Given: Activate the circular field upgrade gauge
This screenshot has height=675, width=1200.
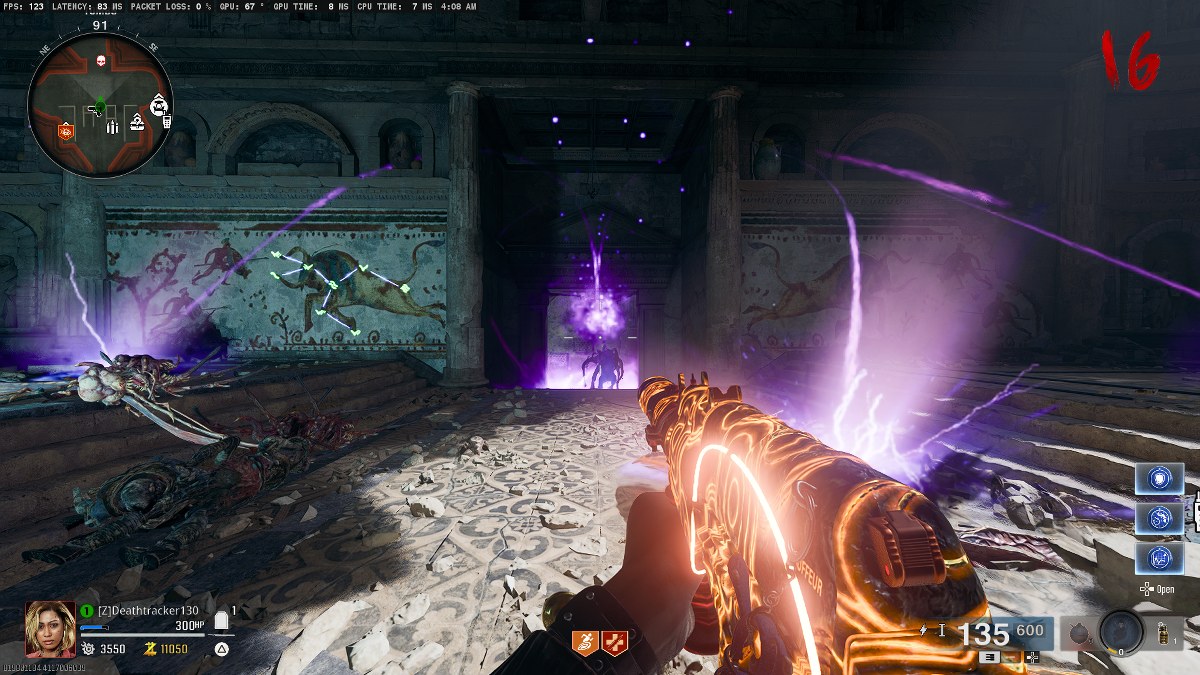Looking at the screenshot, I should tap(1120, 631).
